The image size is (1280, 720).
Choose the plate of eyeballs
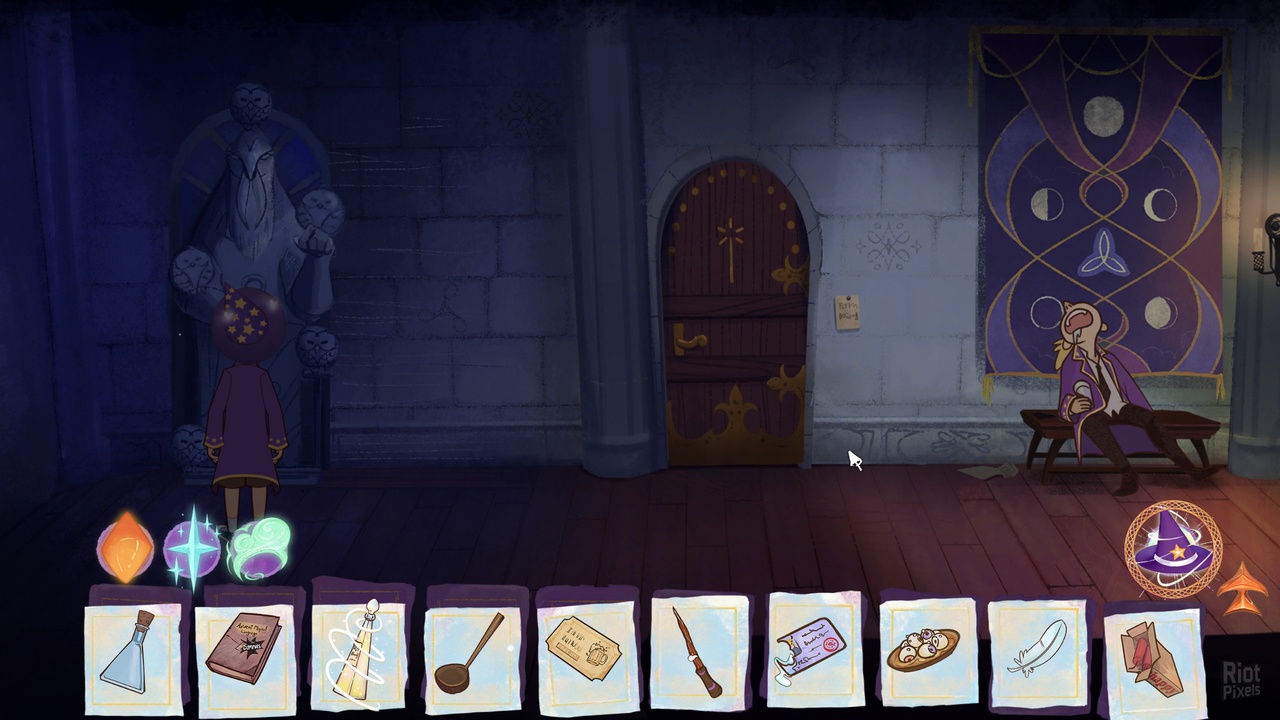(928, 650)
